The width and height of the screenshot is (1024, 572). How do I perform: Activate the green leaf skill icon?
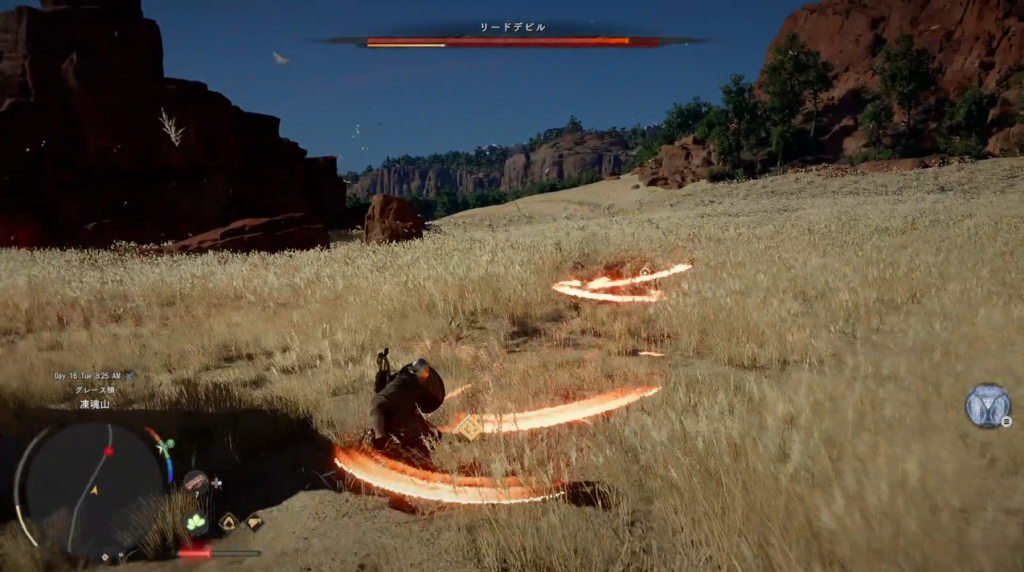coord(196,521)
